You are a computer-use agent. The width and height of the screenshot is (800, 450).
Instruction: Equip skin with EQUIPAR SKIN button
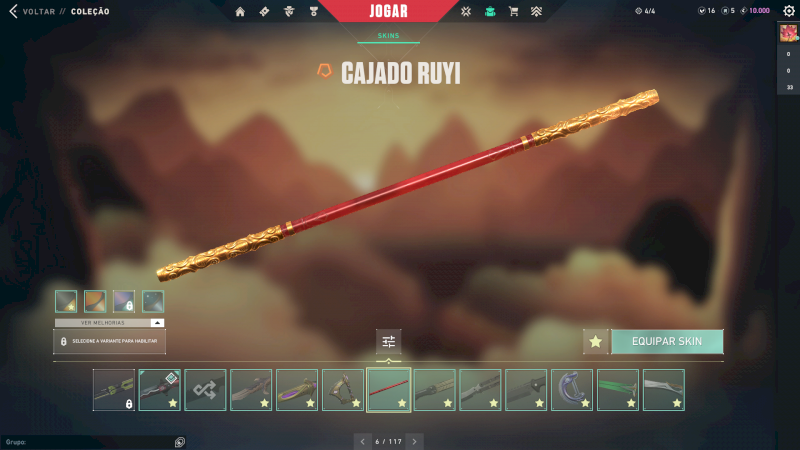point(667,341)
